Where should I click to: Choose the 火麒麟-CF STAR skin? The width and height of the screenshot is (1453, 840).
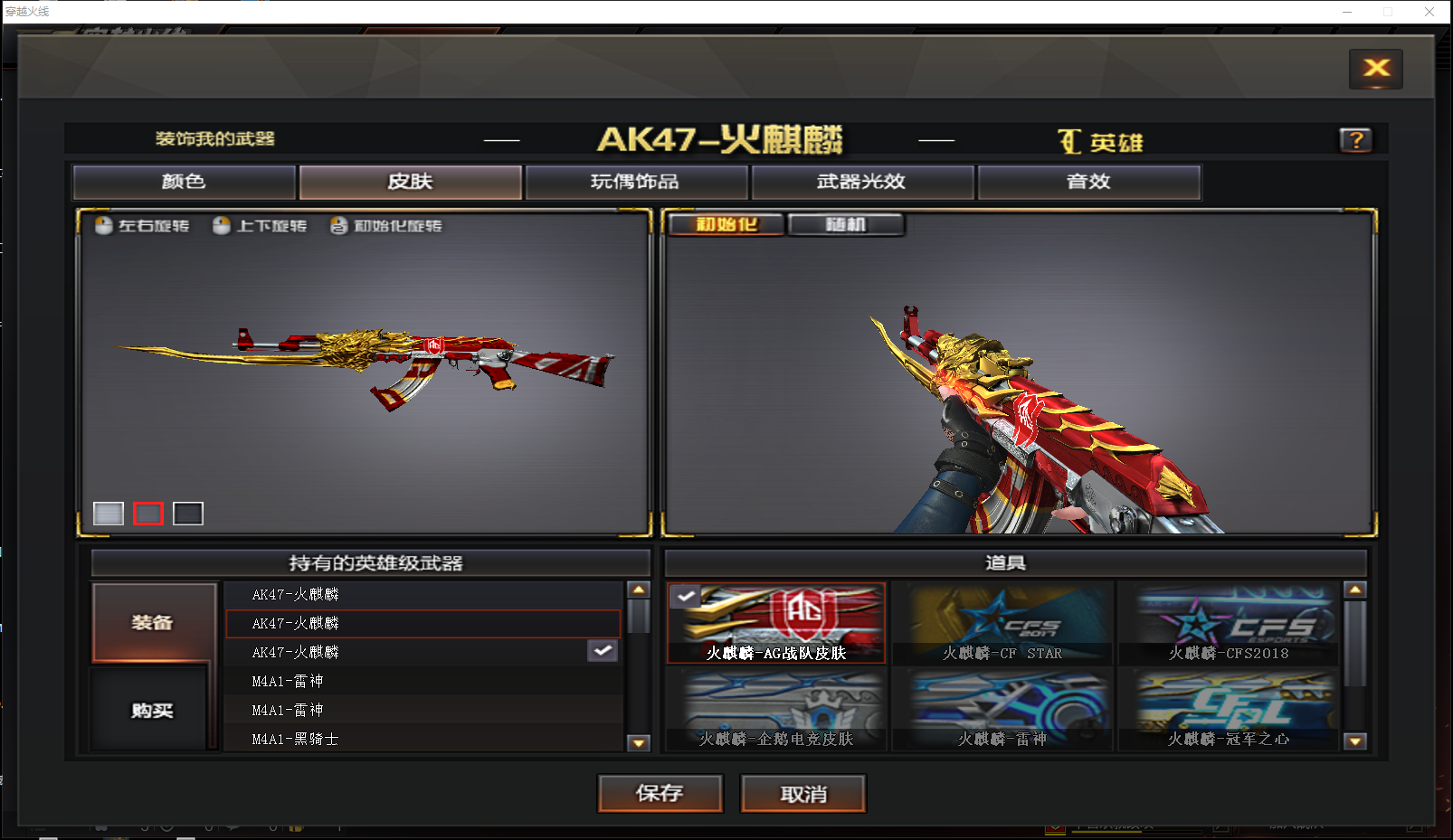coord(1002,623)
